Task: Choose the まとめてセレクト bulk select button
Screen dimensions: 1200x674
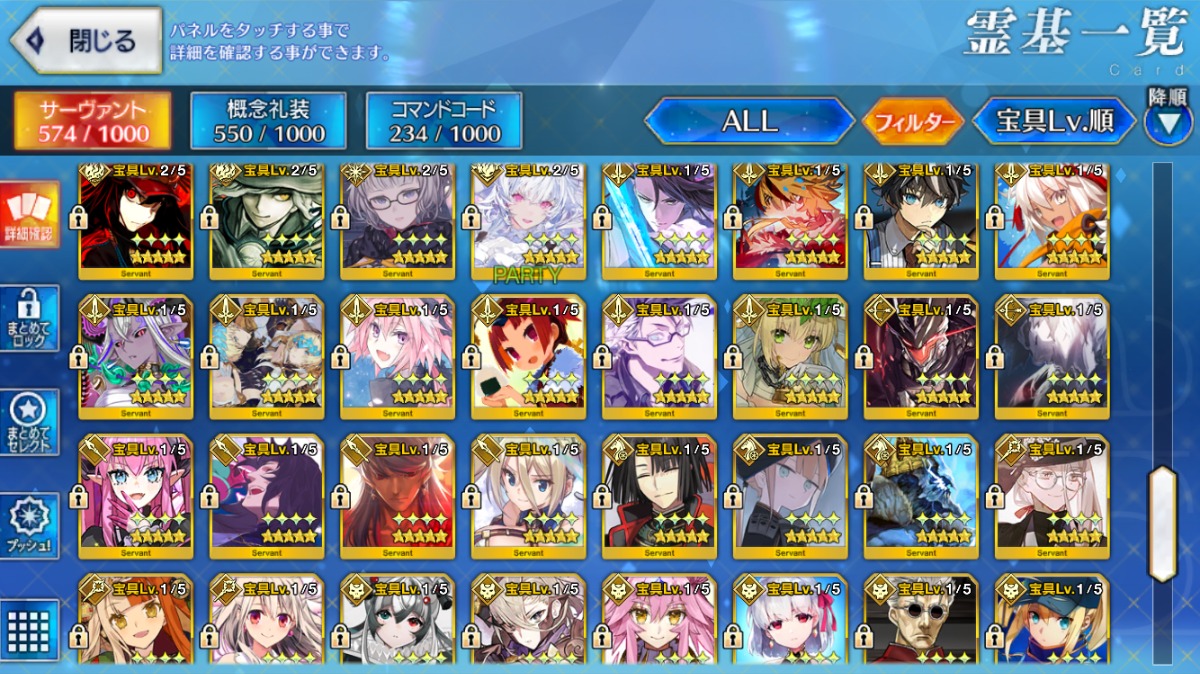Action: (x=30, y=422)
